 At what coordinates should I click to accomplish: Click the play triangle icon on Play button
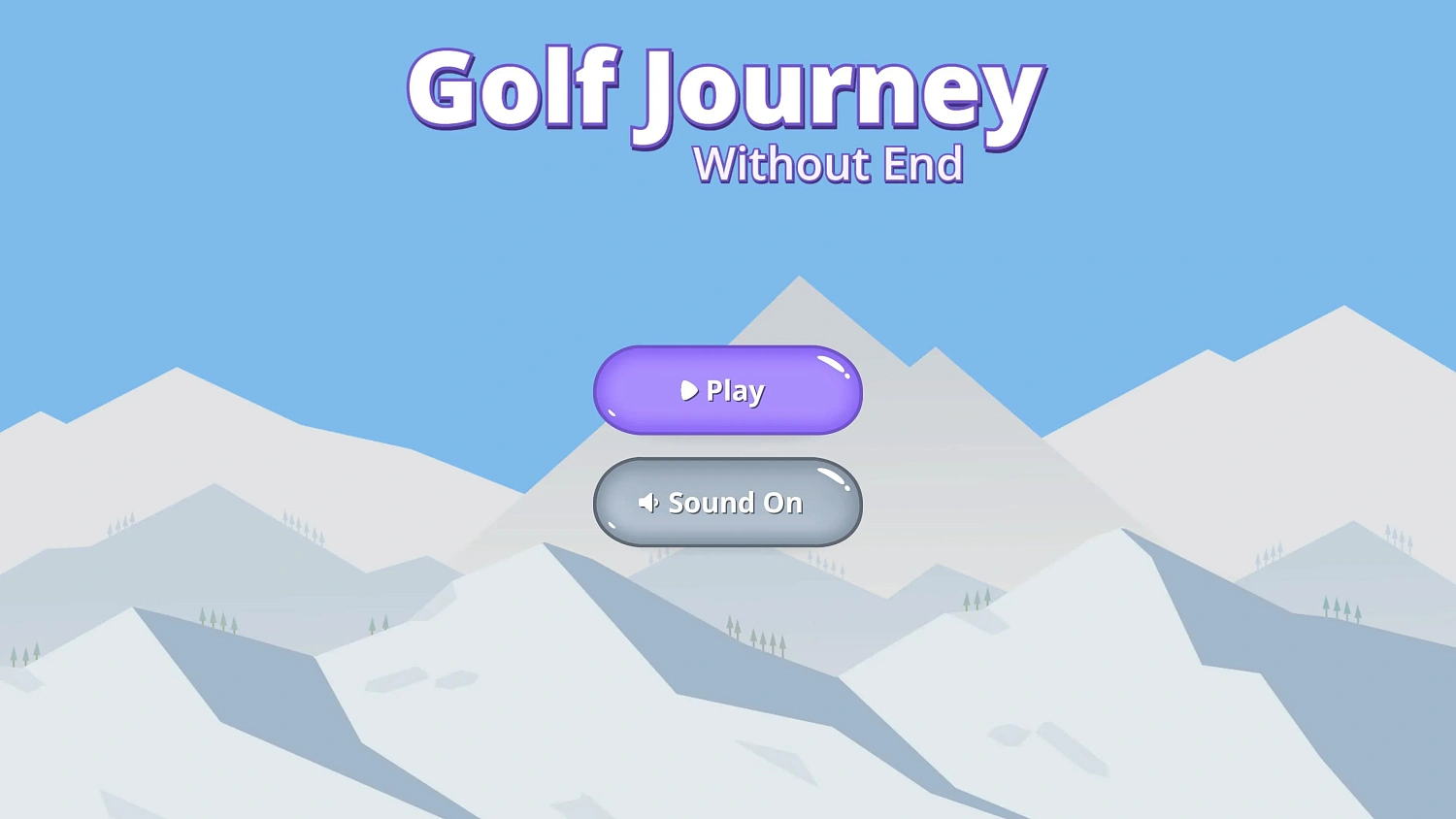689,391
